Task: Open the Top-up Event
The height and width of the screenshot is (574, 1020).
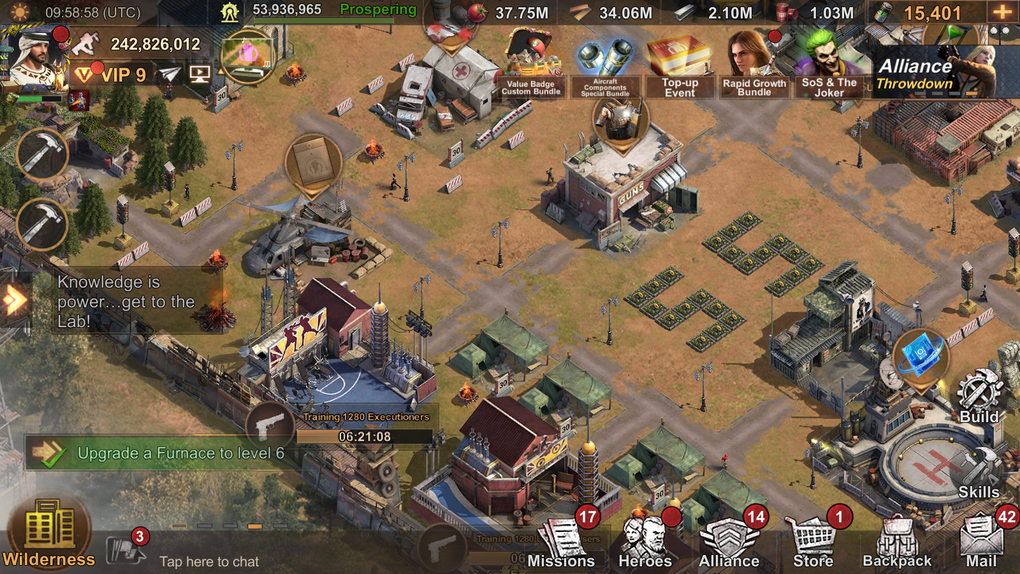Action: pyautogui.click(x=679, y=66)
